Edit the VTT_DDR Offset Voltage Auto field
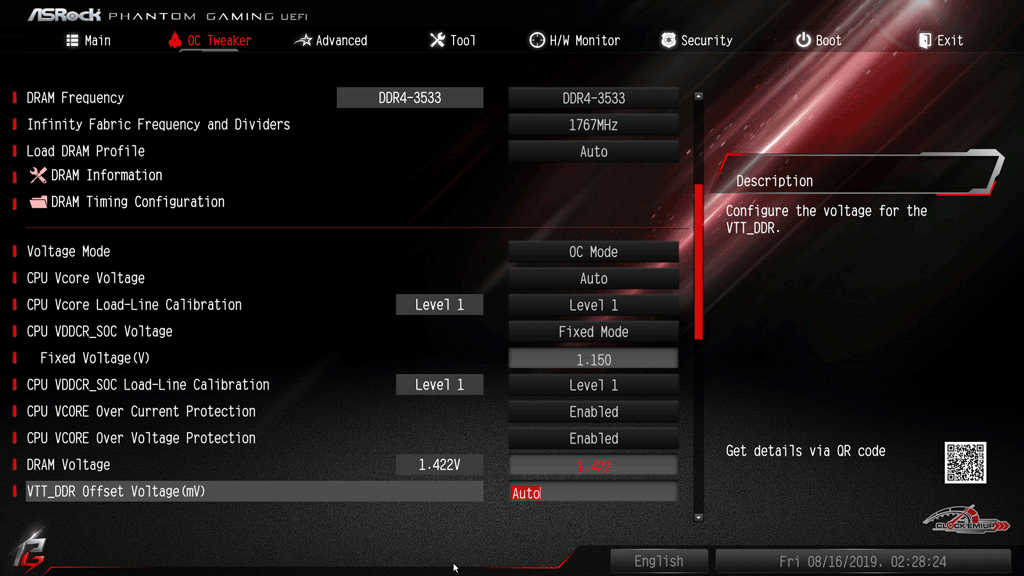 click(x=593, y=493)
